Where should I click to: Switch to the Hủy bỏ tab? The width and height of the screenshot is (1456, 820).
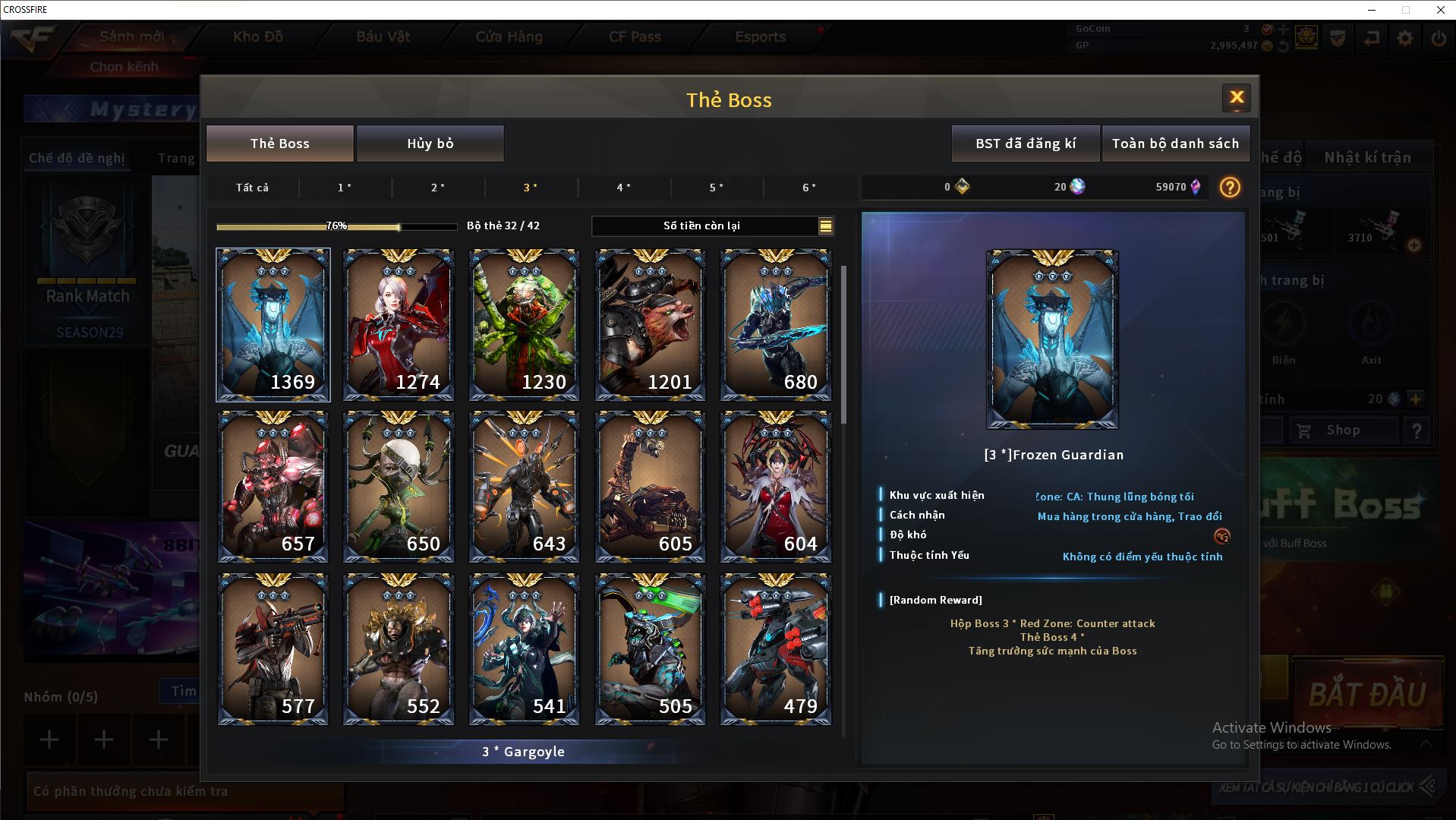[x=430, y=143]
